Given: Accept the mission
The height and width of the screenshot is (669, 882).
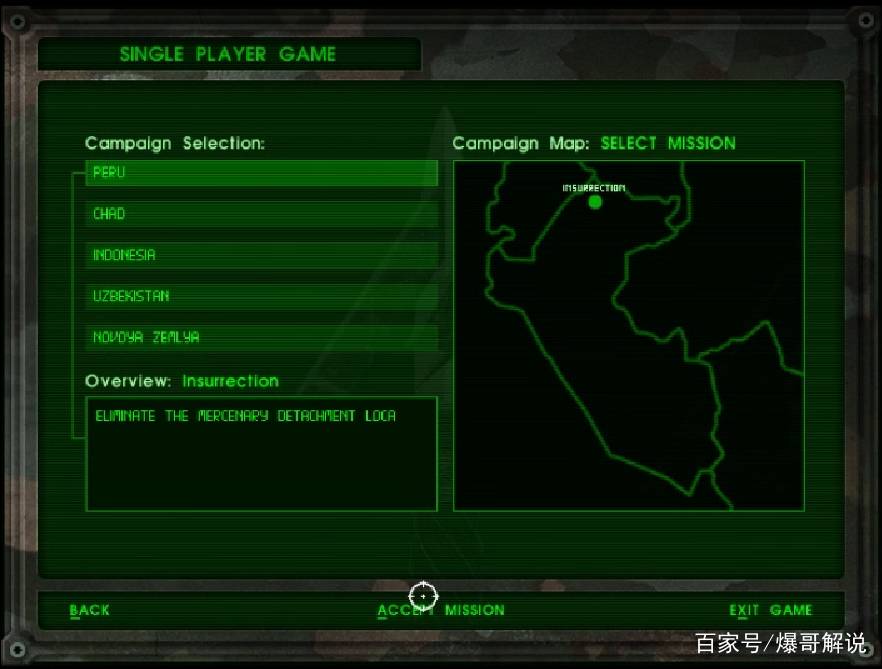Looking at the screenshot, I should click(441, 610).
